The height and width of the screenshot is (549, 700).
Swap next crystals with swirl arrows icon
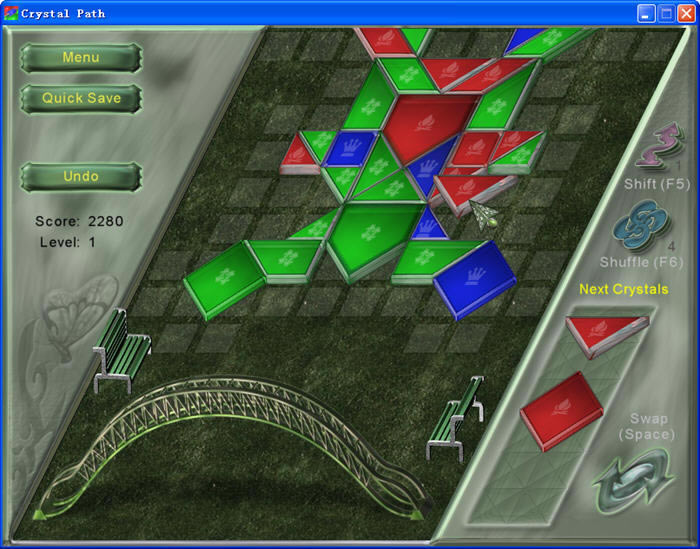(x=634, y=479)
